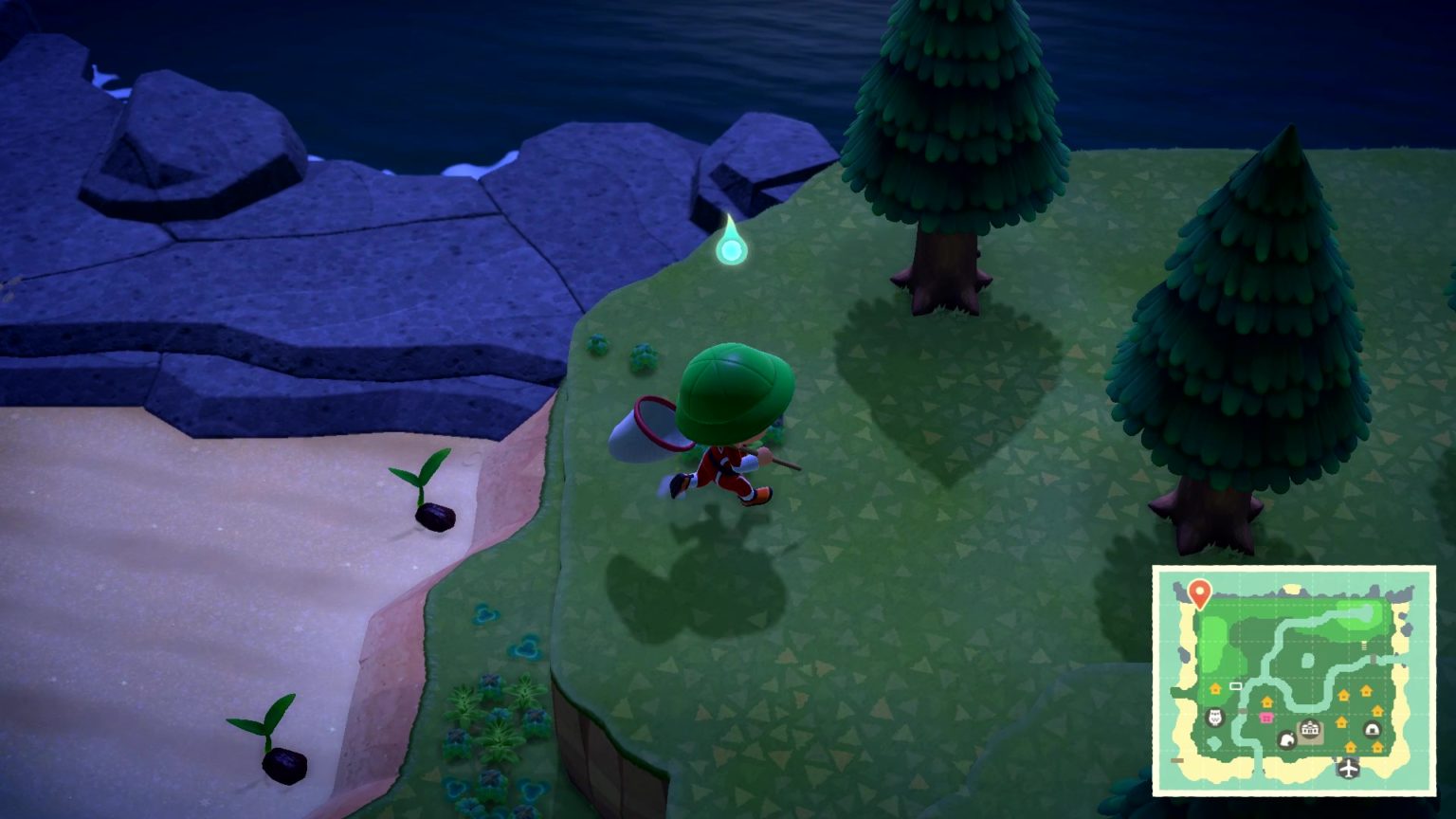The image size is (1456, 819).
Task: Select the red player location pin
Action: tap(1199, 591)
